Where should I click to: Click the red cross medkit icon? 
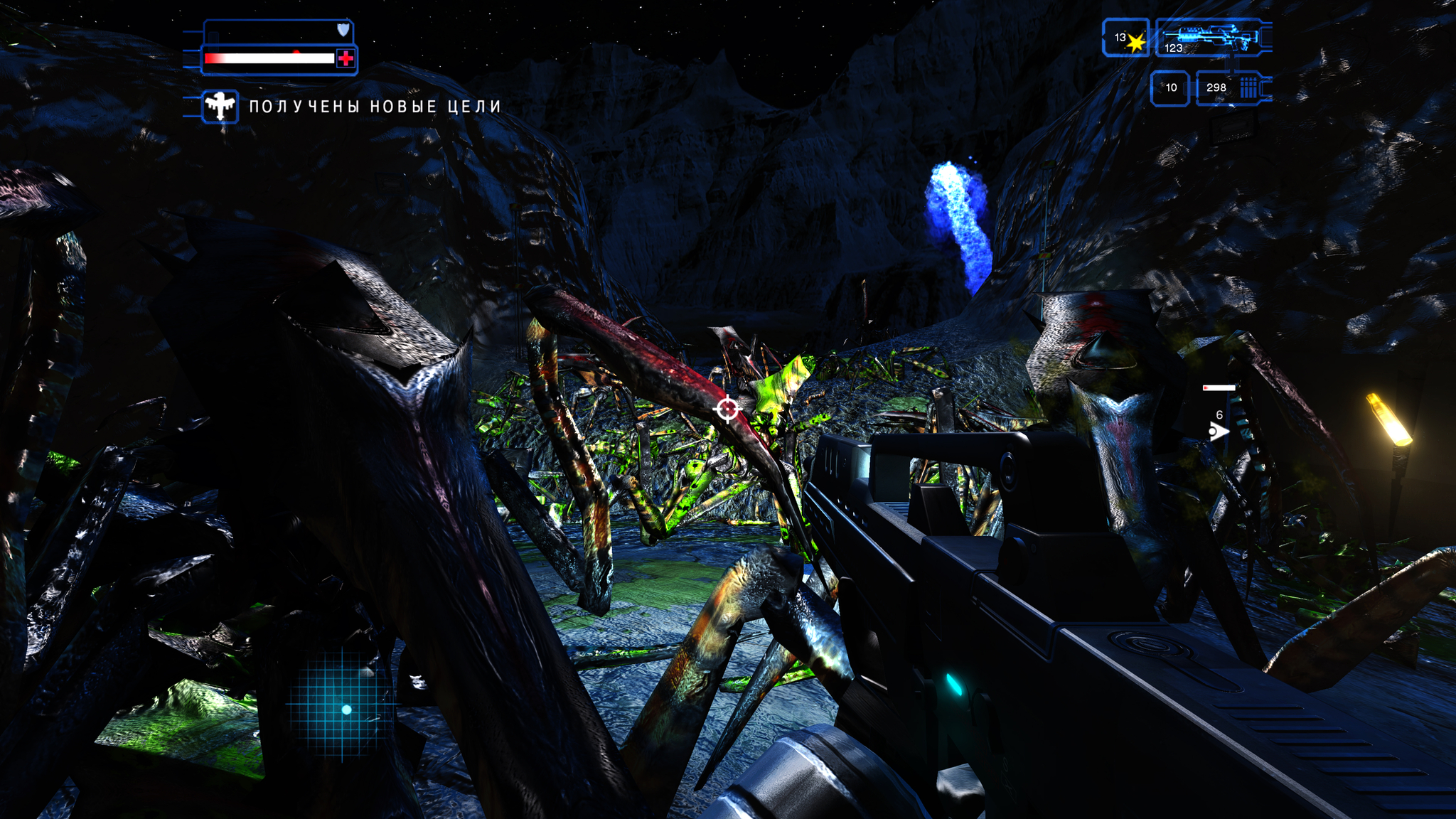coord(346,58)
